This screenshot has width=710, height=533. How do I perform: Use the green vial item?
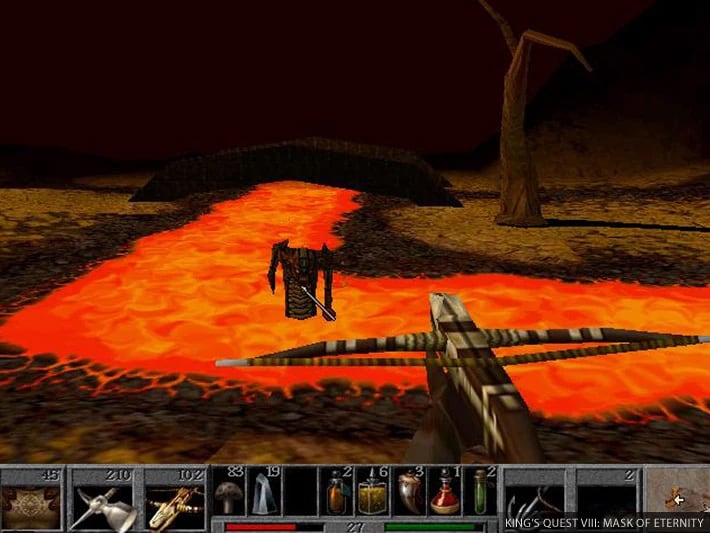481,492
